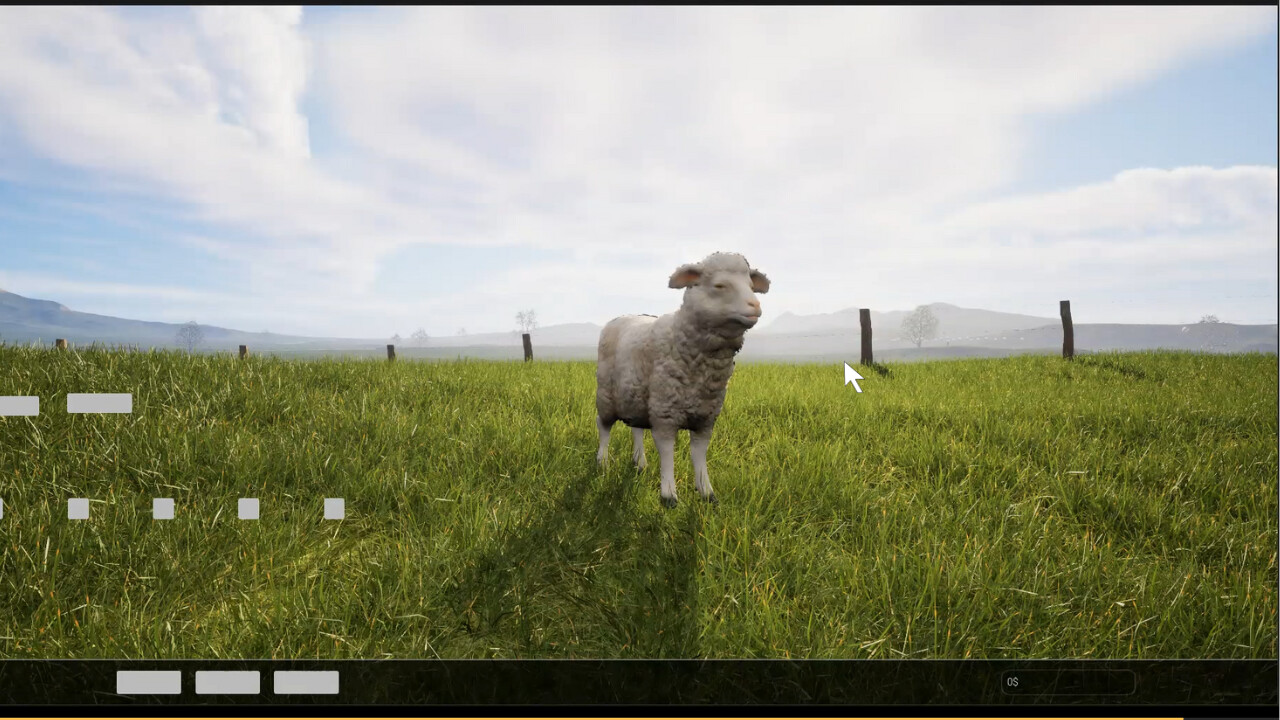Toggle the rightmost bottom bar control

click(306, 682)
